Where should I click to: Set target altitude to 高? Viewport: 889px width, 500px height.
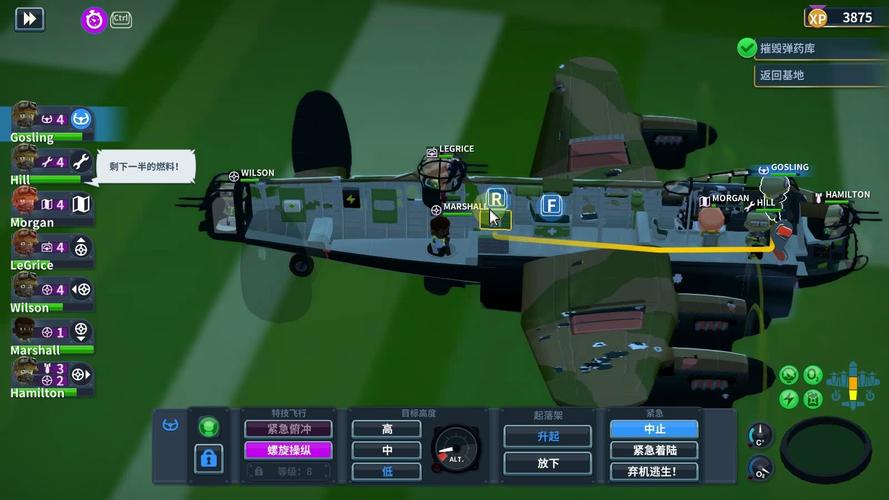coord(387,429)
